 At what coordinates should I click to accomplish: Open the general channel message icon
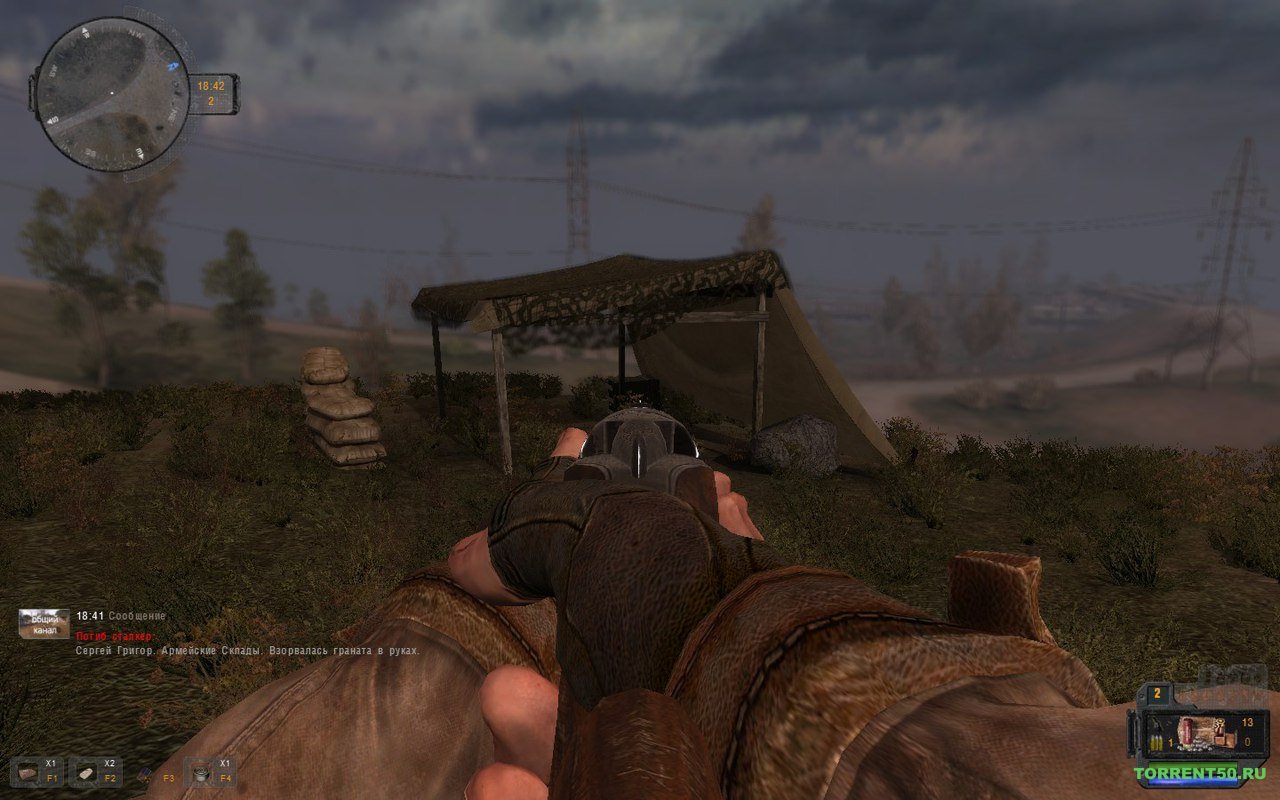pos(44,623)
